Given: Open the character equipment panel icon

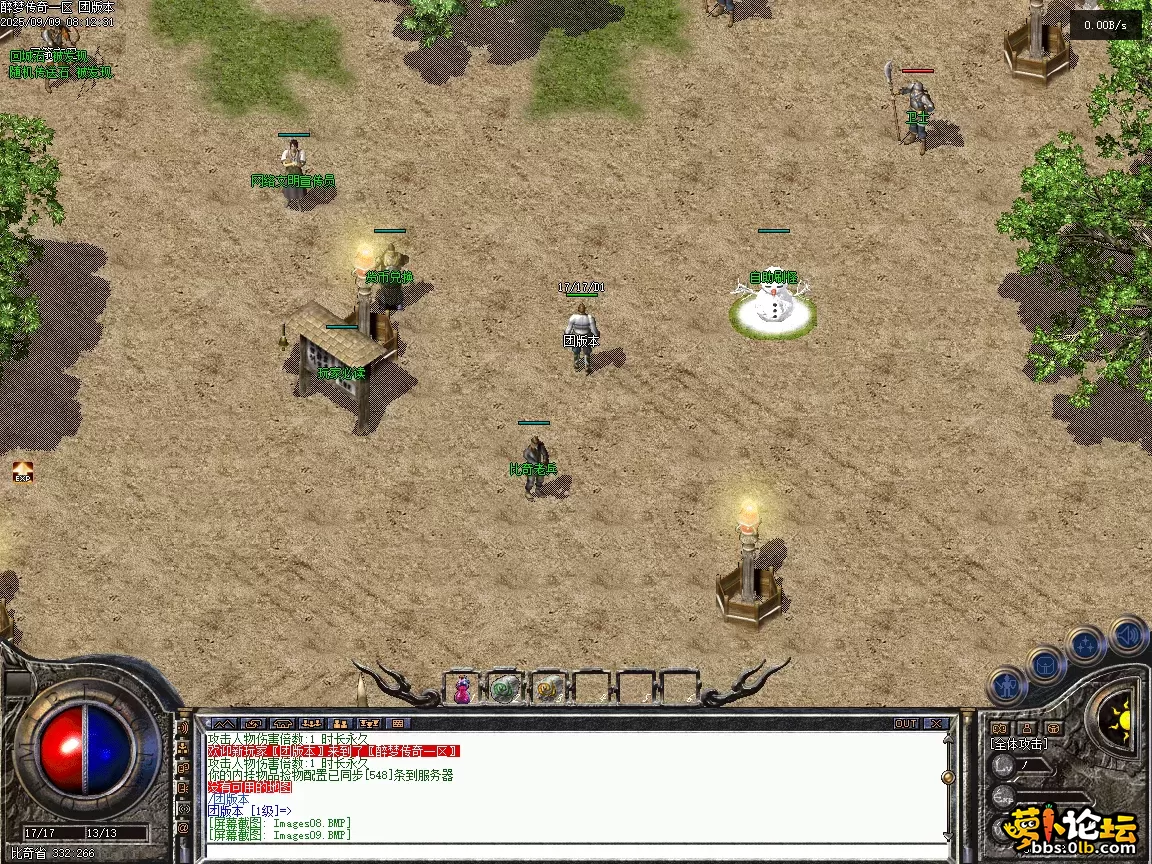Looking at the screenshot, I should point(1007,686).
